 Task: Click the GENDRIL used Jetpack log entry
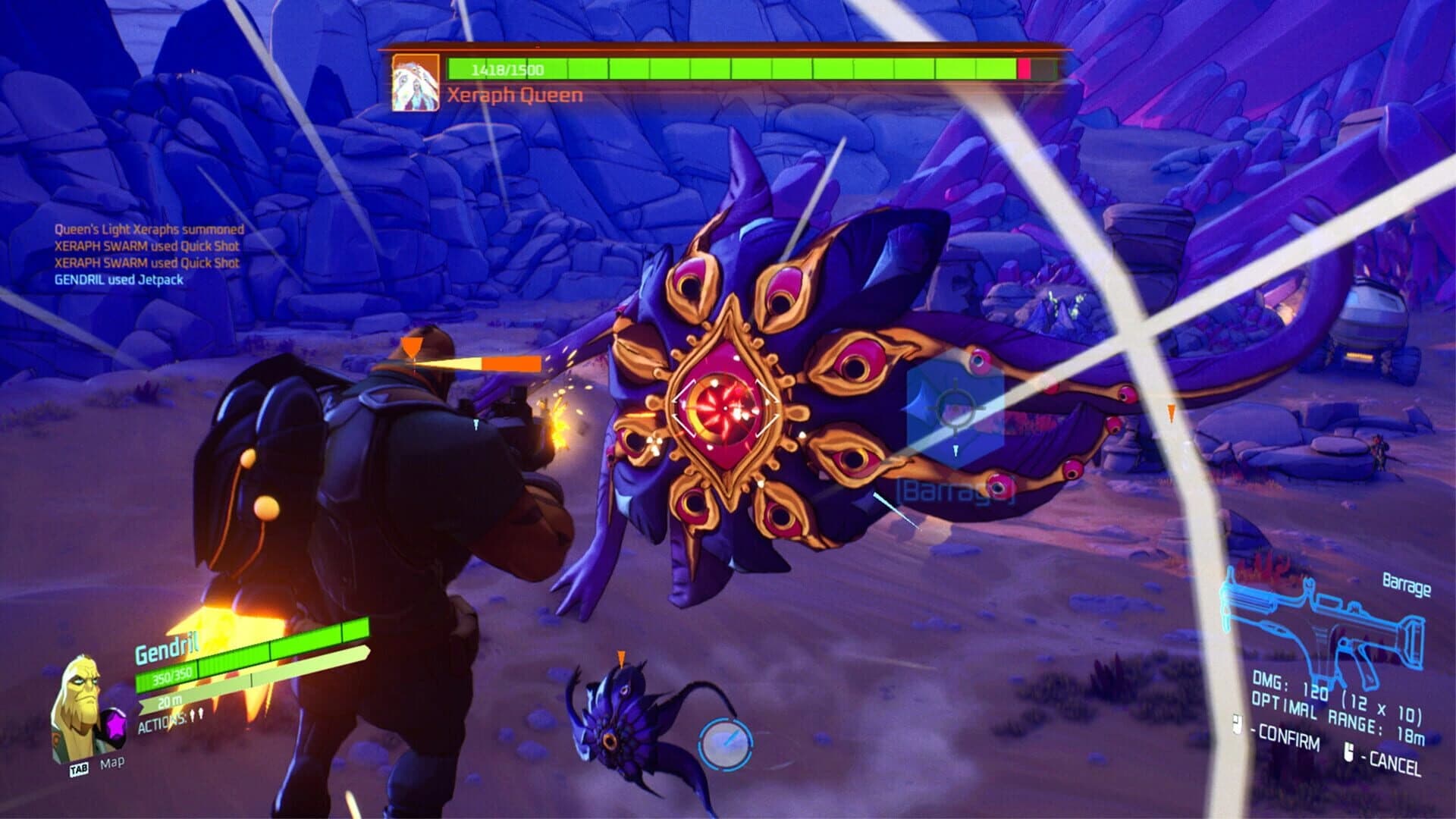coord(118,282)
